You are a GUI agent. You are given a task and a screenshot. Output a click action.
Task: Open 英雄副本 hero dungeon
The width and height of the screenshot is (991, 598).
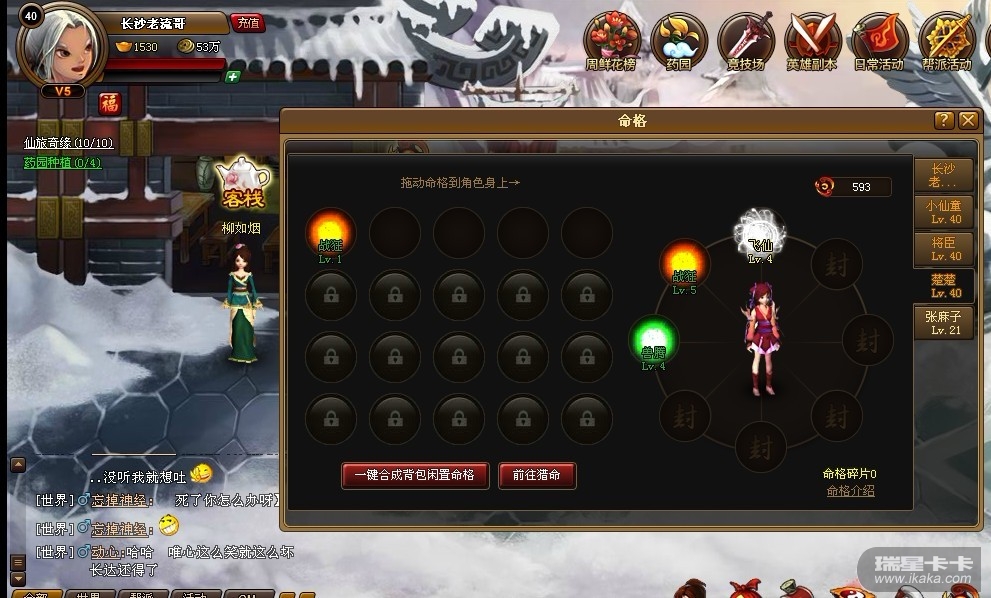pyautogui.click(x=812, y=42)
